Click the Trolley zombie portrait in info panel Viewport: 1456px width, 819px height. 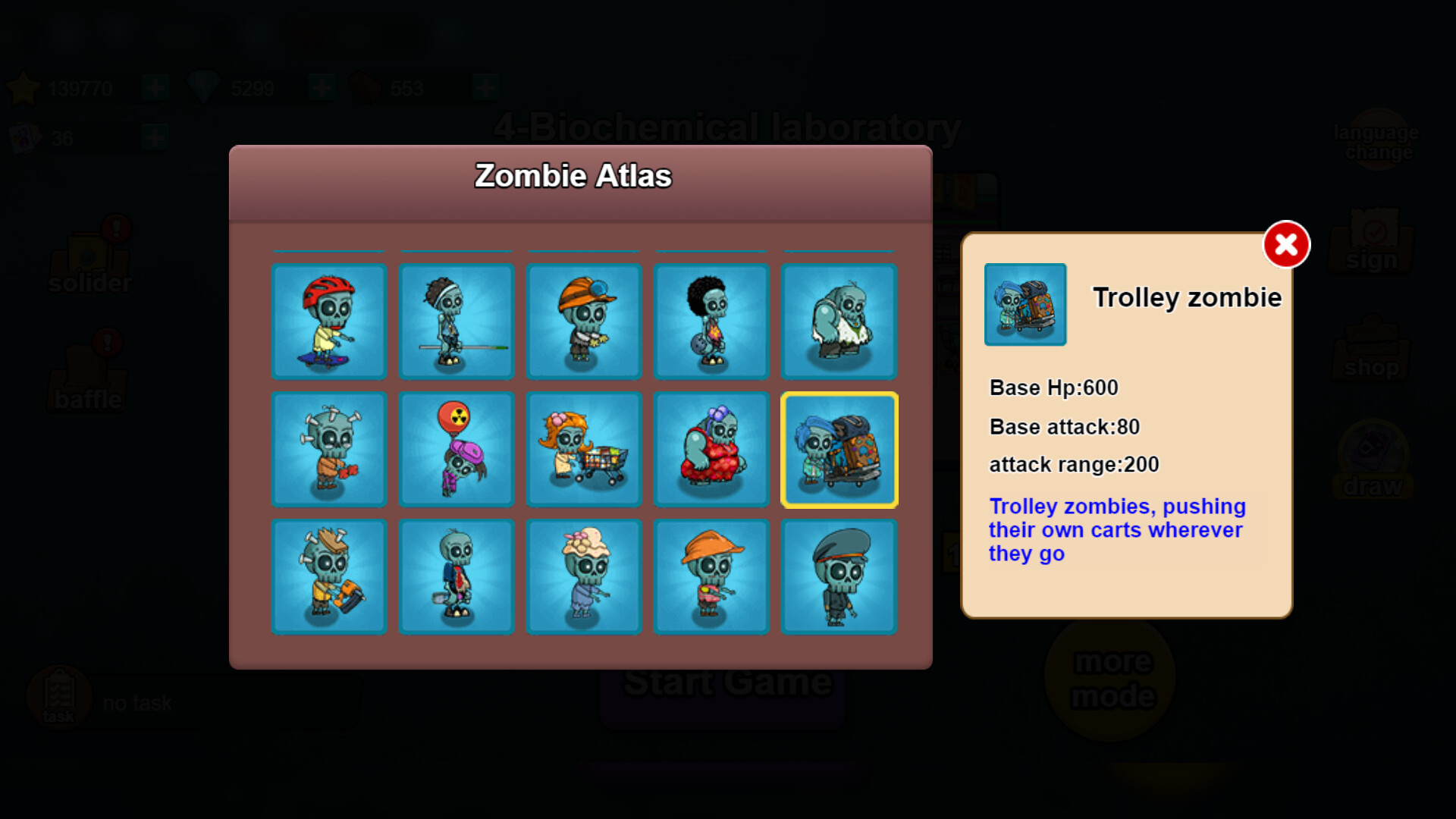1025,305
